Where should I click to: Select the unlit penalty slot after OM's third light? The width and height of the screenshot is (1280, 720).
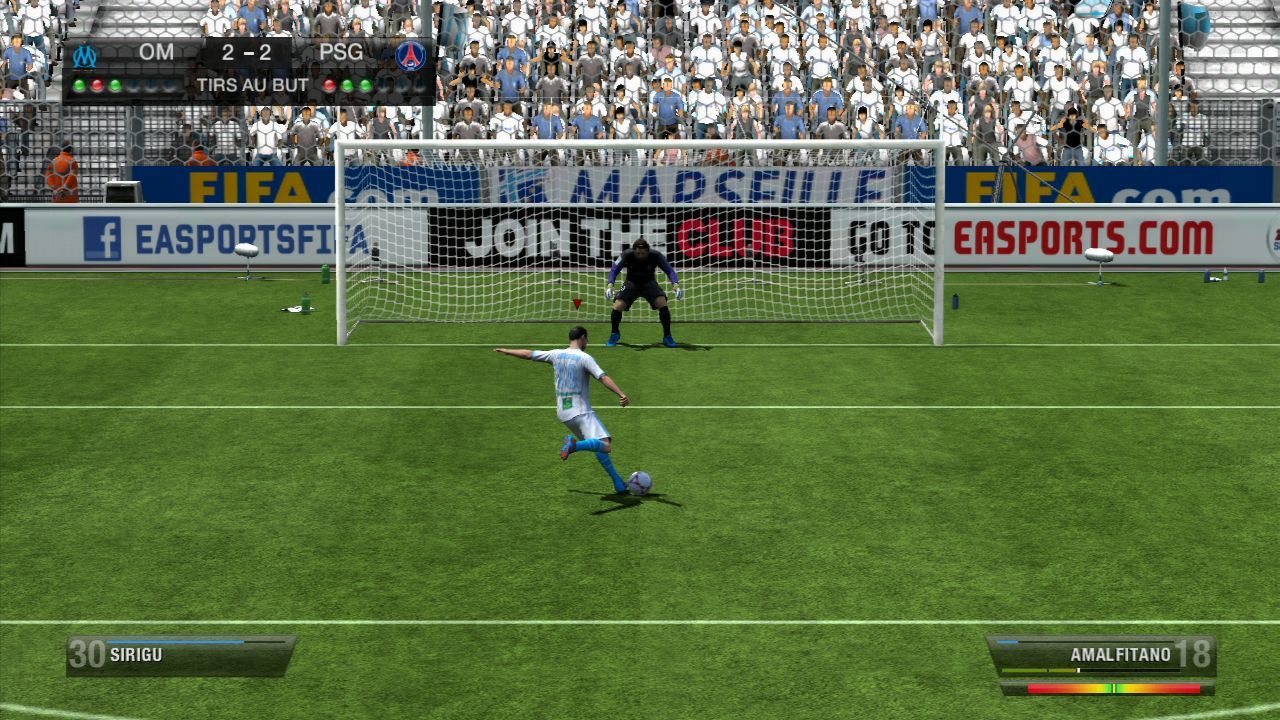133,83
